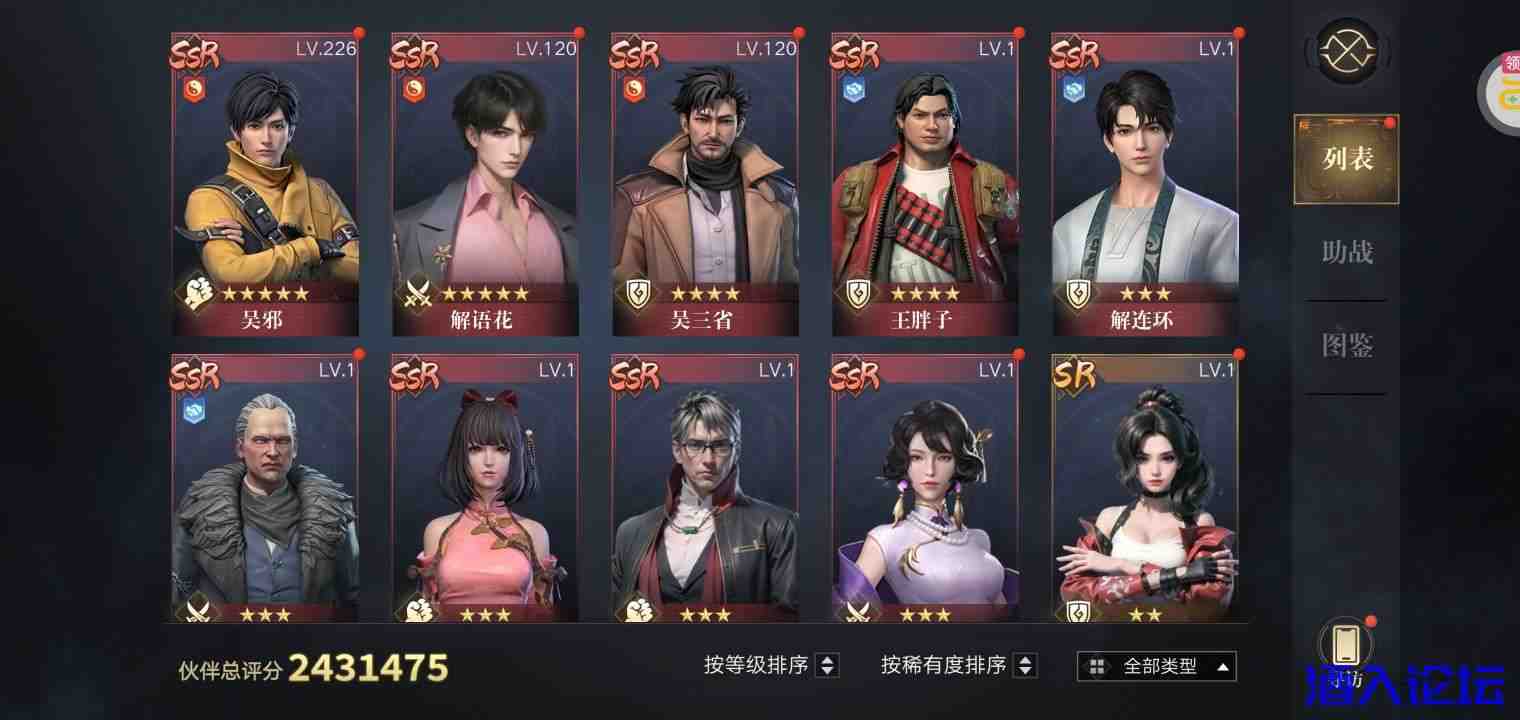Click the 按稀有度排序 sort arrows
The image size is (1520, 720).
click(x=1025, y=665)
